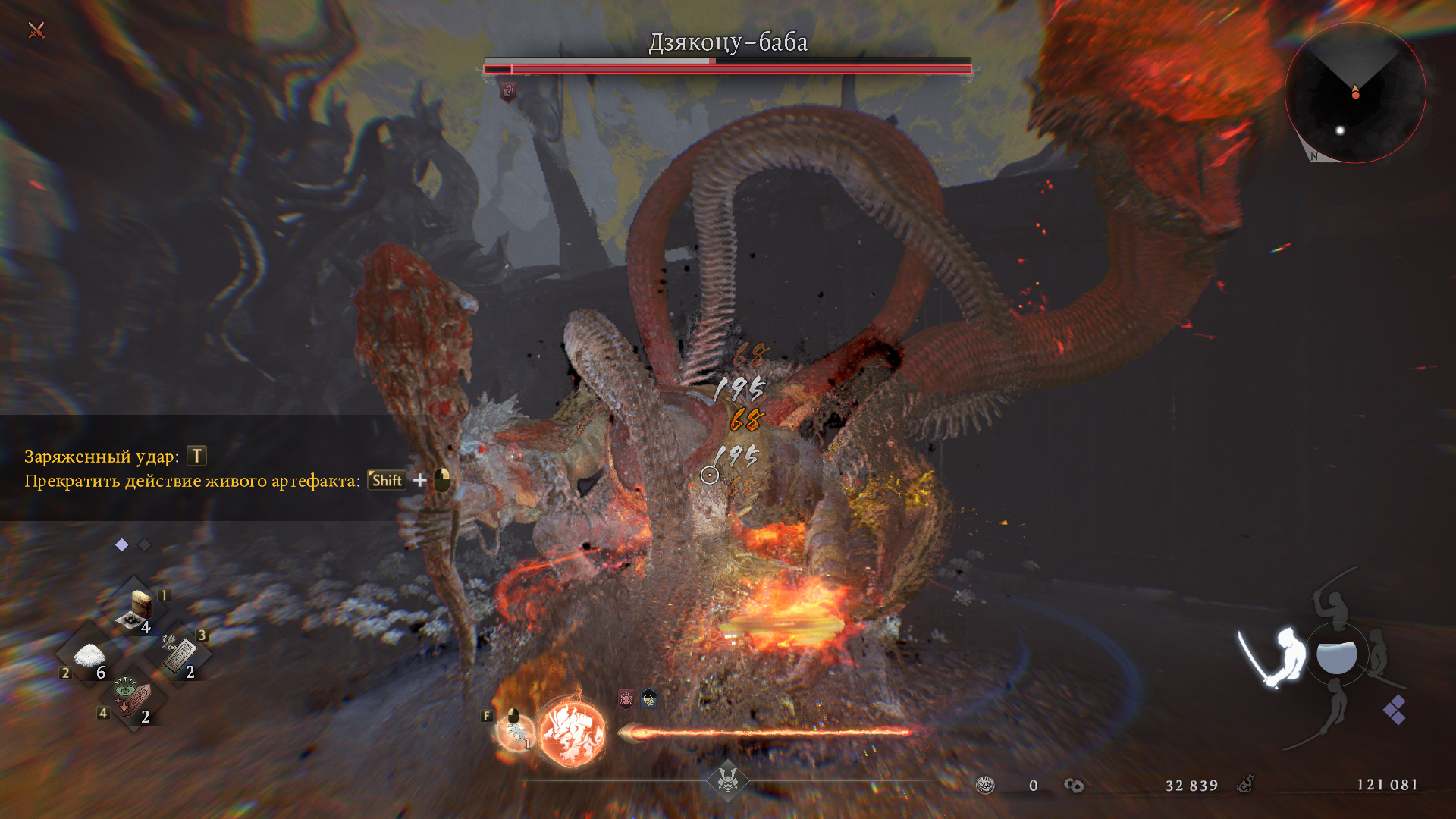Image resolution: width=1456 pixels, height=819 pixels.
Task: Select the dark diamond shortcut set indicator
Action: 145,544
